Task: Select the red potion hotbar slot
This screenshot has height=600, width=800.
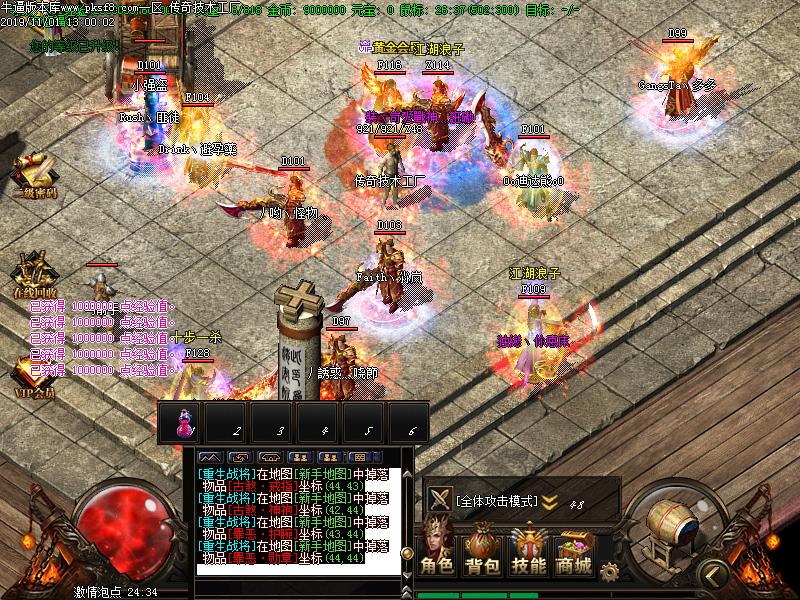Action: click(x=183, y=420)
